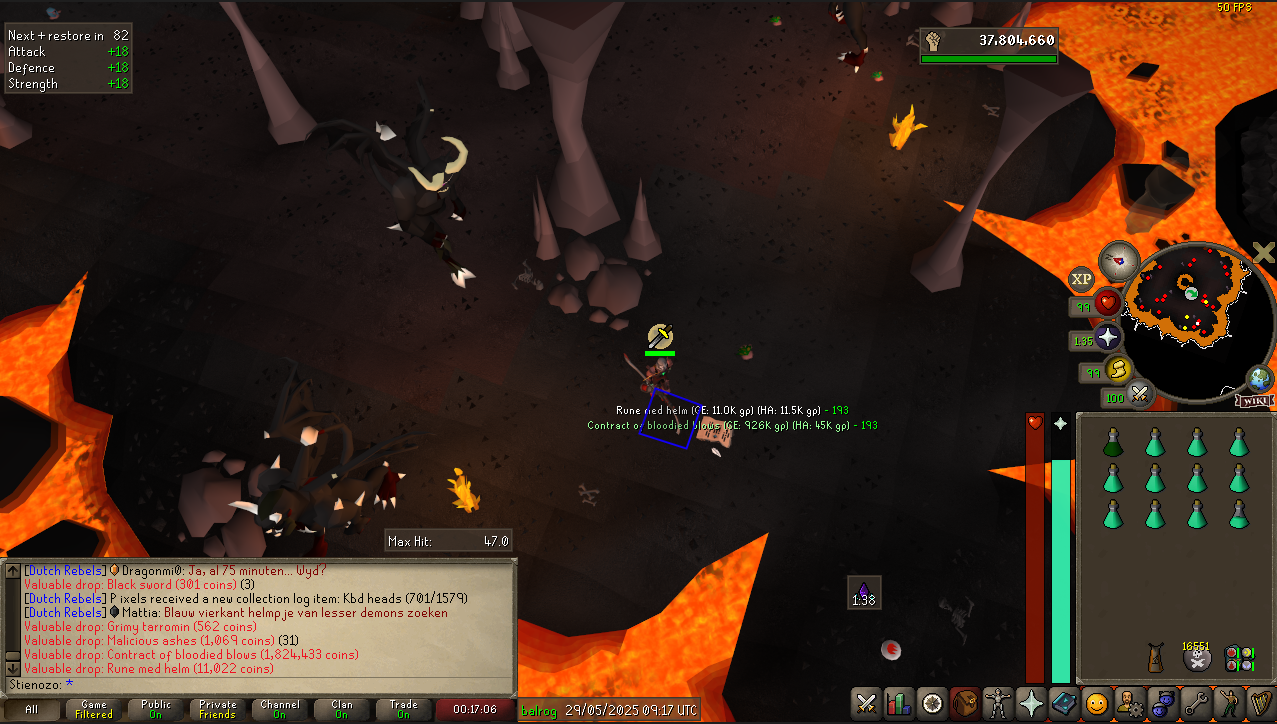This screenshot has height=724, width=1277.
Task: Open the Wiki lookup banner
Action: tap(1256, 401)
